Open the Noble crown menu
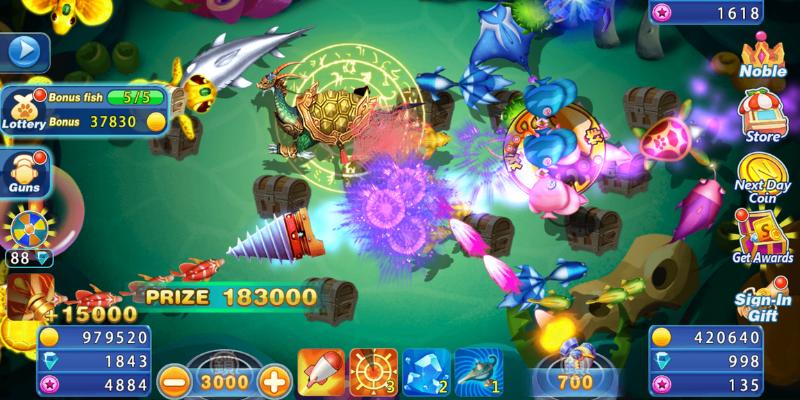 click(x=763, y=56)
